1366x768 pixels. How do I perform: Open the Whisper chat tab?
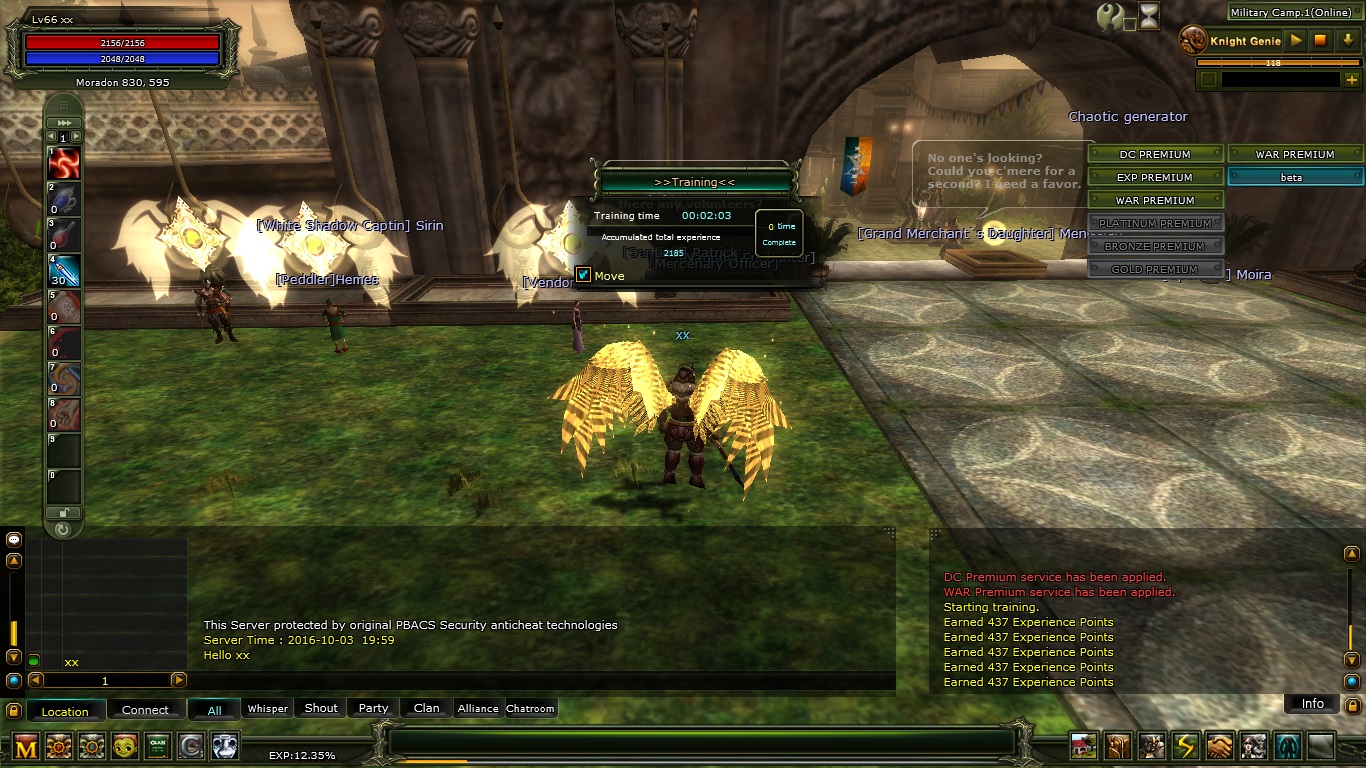(x=267, y=709)
